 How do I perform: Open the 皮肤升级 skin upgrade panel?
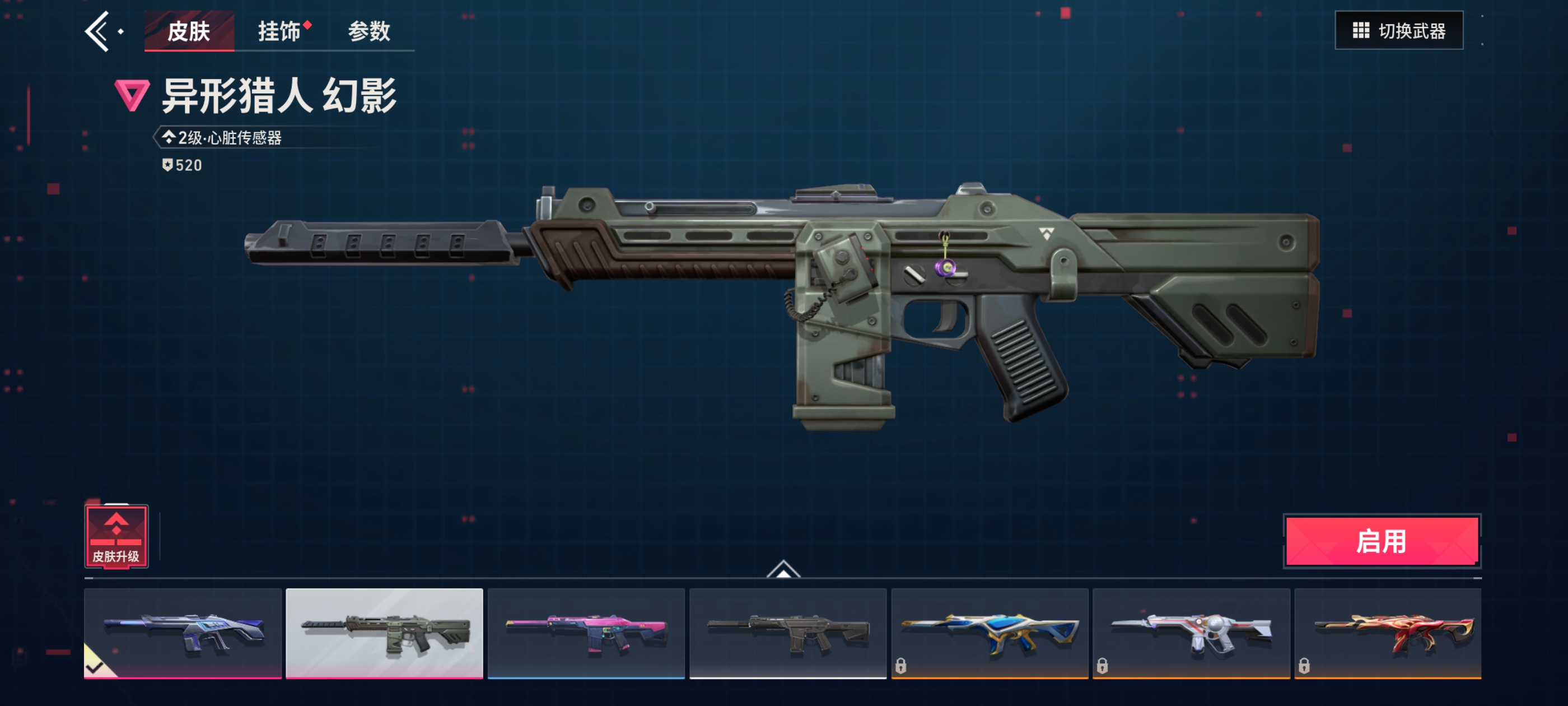click(116, 537)
